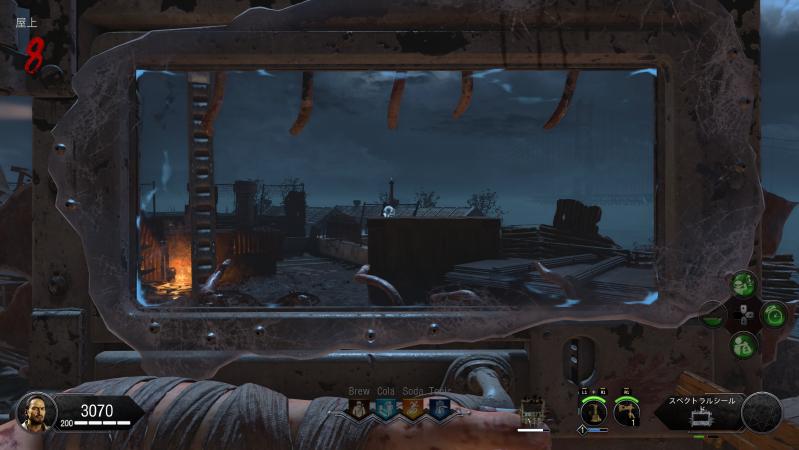Viewport: 799px width, 450px height.
Task: Select the special weapon equipment icon
Action: coord(593,411)
